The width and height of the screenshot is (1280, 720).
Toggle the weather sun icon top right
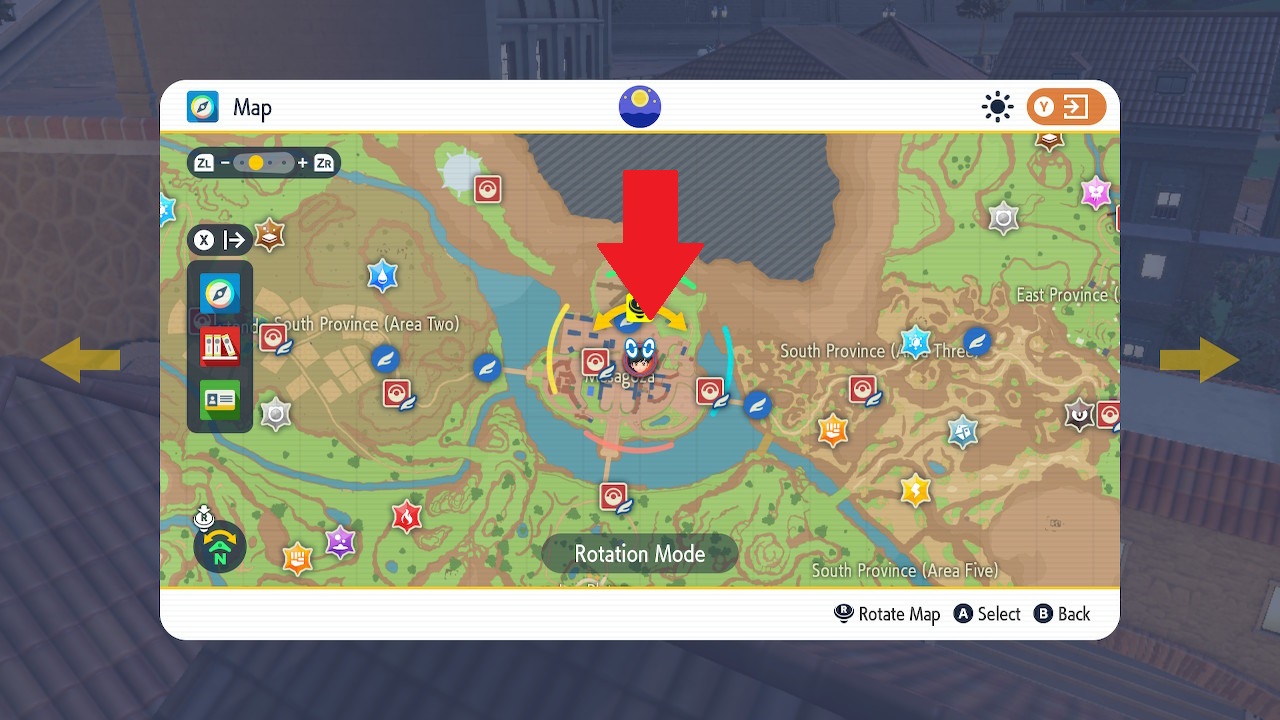point(997,106)
